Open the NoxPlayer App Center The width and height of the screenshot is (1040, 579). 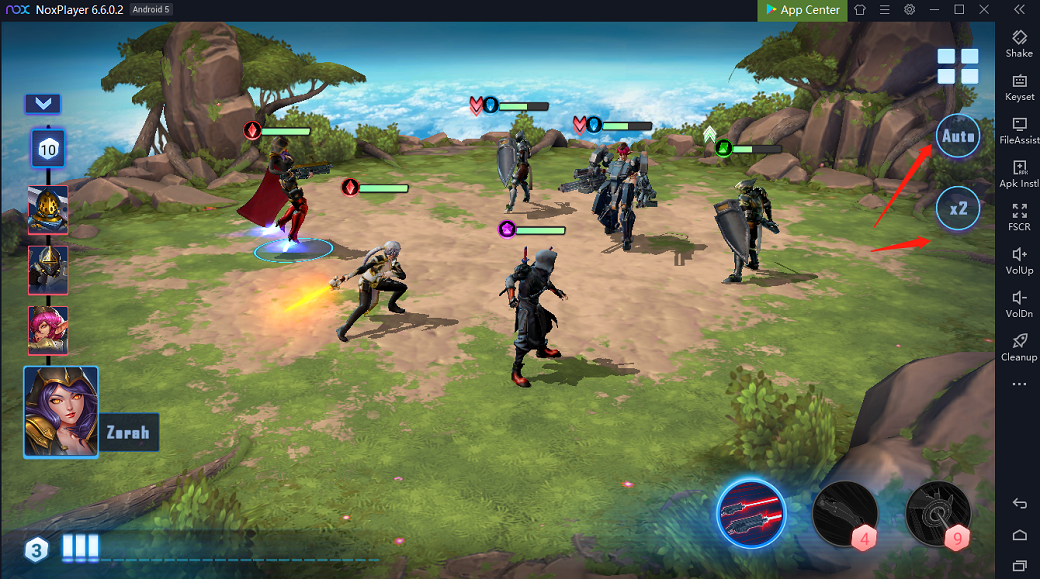coord(802,10)
